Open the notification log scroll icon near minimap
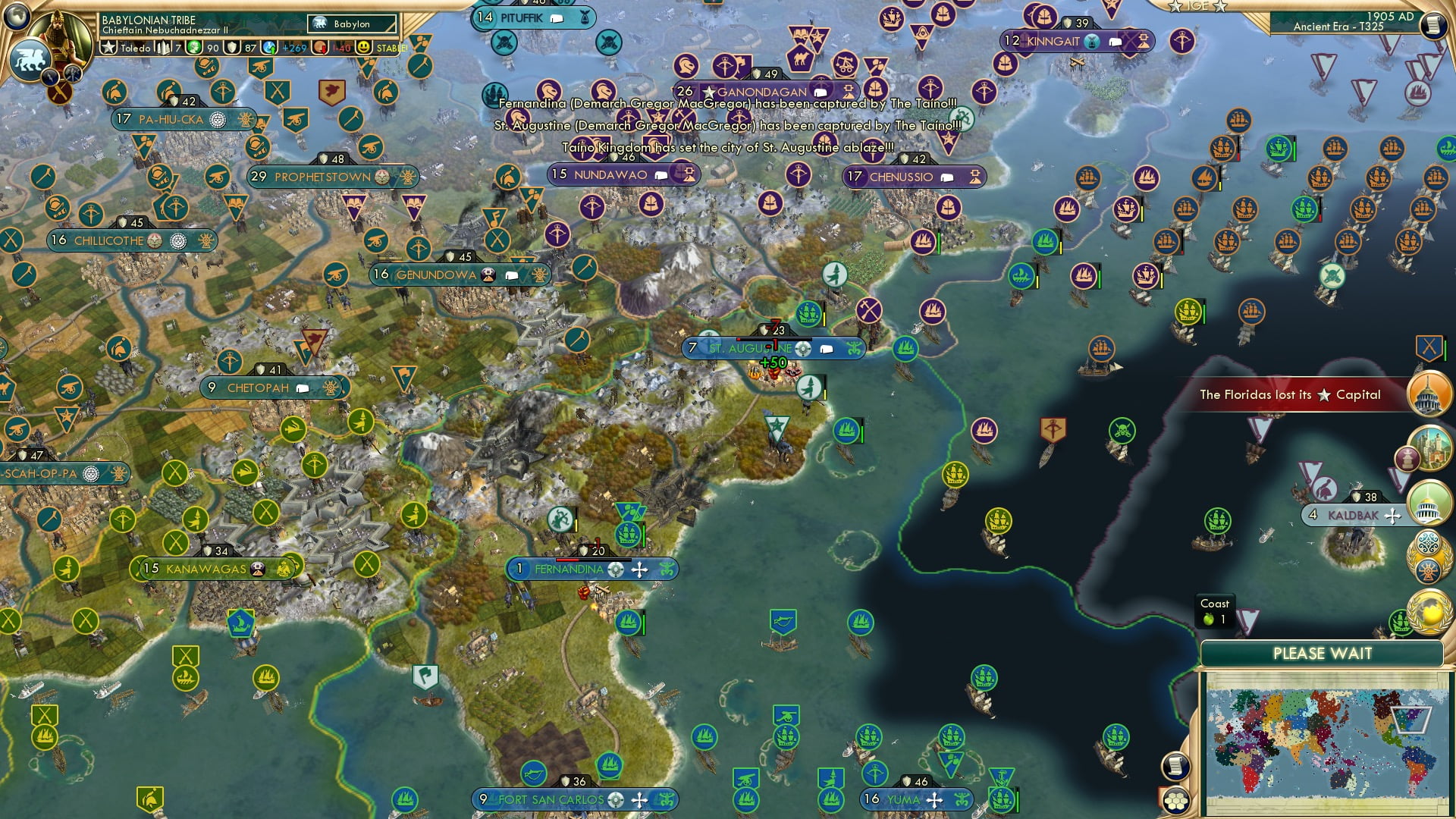This screenshot has width=1456, height=819. (1175, 766)
